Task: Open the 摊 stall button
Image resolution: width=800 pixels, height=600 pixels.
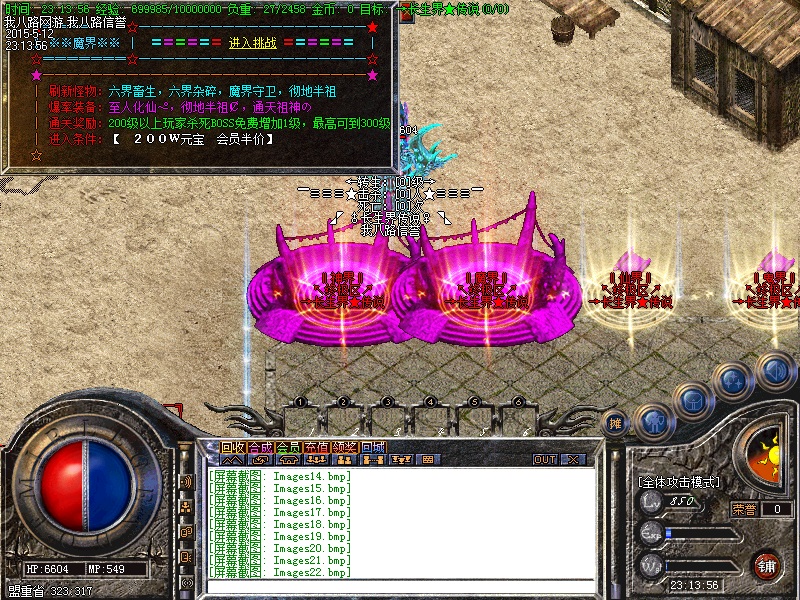Action: pos(616,424)
